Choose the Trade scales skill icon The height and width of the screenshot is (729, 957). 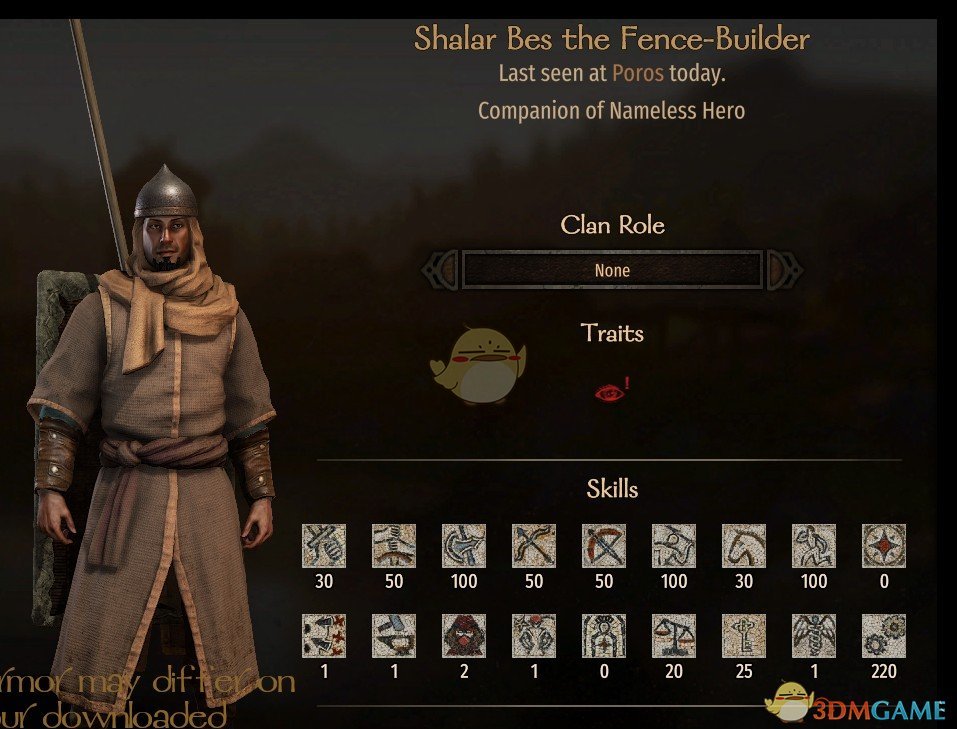click(674, 636)
